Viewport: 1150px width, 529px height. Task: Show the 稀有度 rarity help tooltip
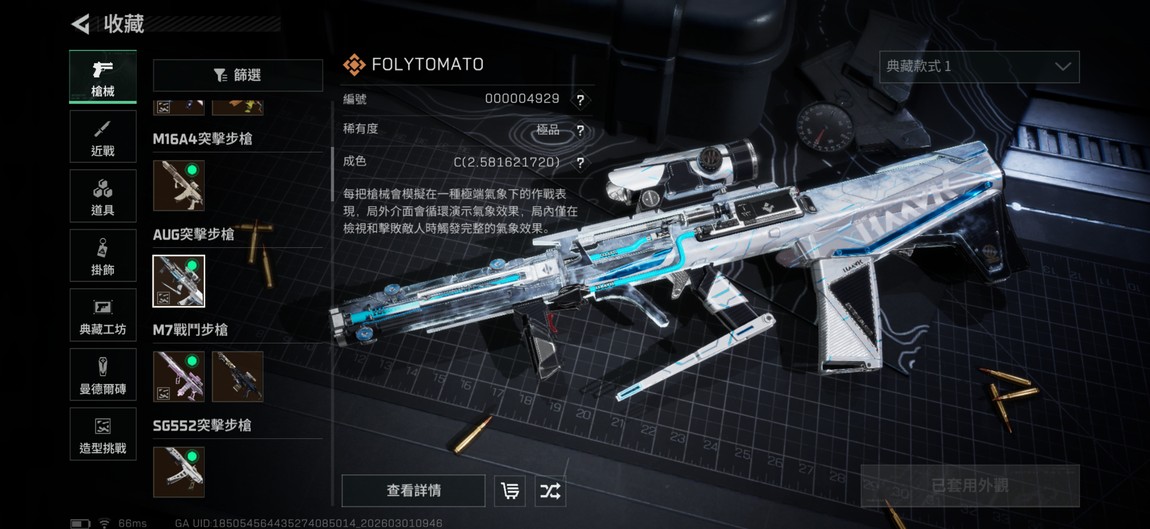[580, 131]
